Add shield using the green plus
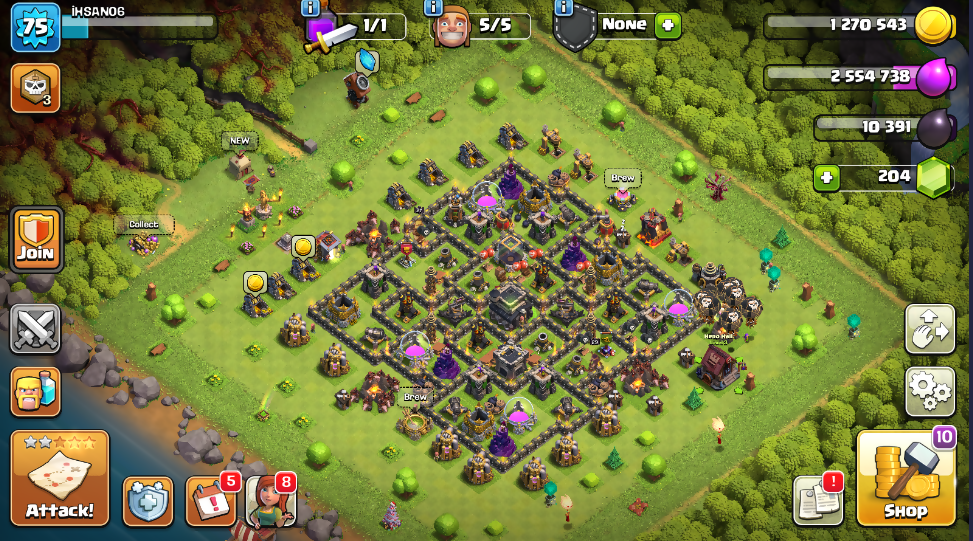This screenshot has width=973, height=541. (667, 25)
